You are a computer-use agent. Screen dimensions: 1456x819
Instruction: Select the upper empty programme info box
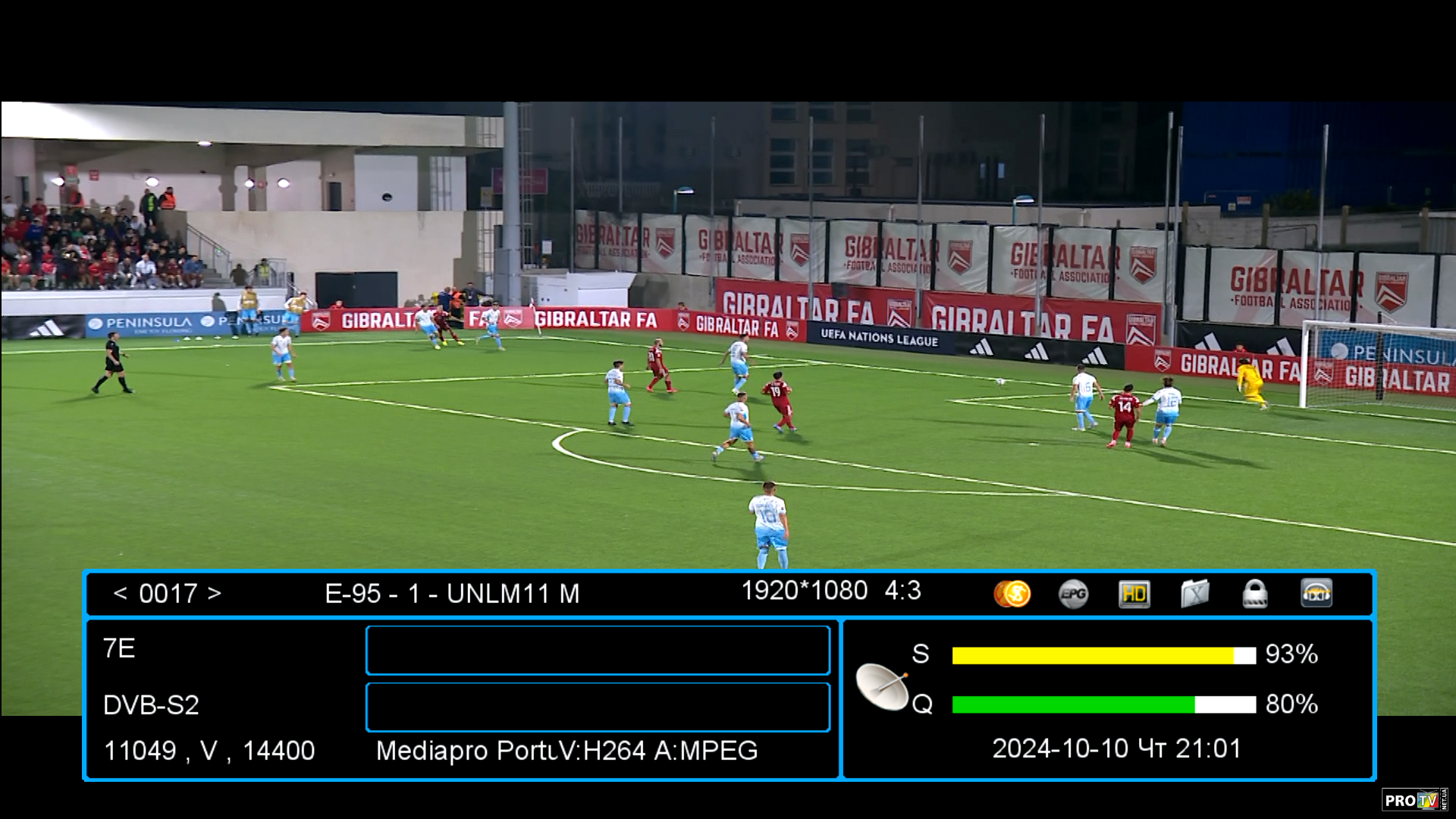(598, 650)
